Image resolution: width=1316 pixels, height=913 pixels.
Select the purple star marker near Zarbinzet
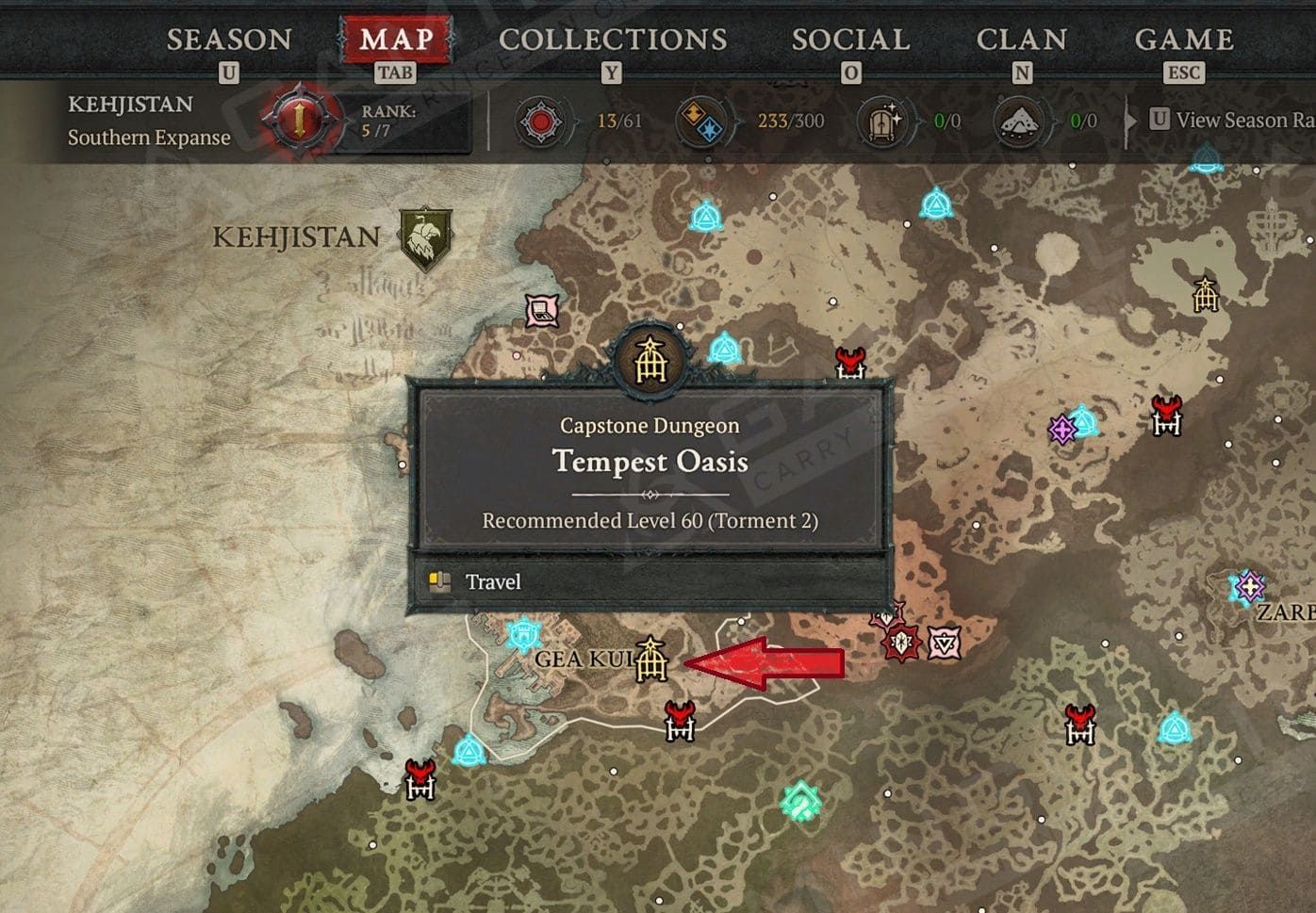tap(1249, 587)
